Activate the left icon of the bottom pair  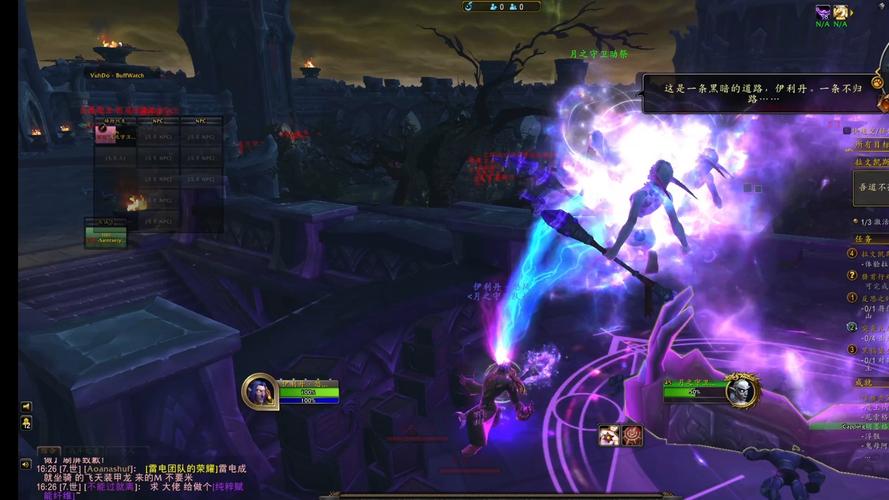(609, 435)
